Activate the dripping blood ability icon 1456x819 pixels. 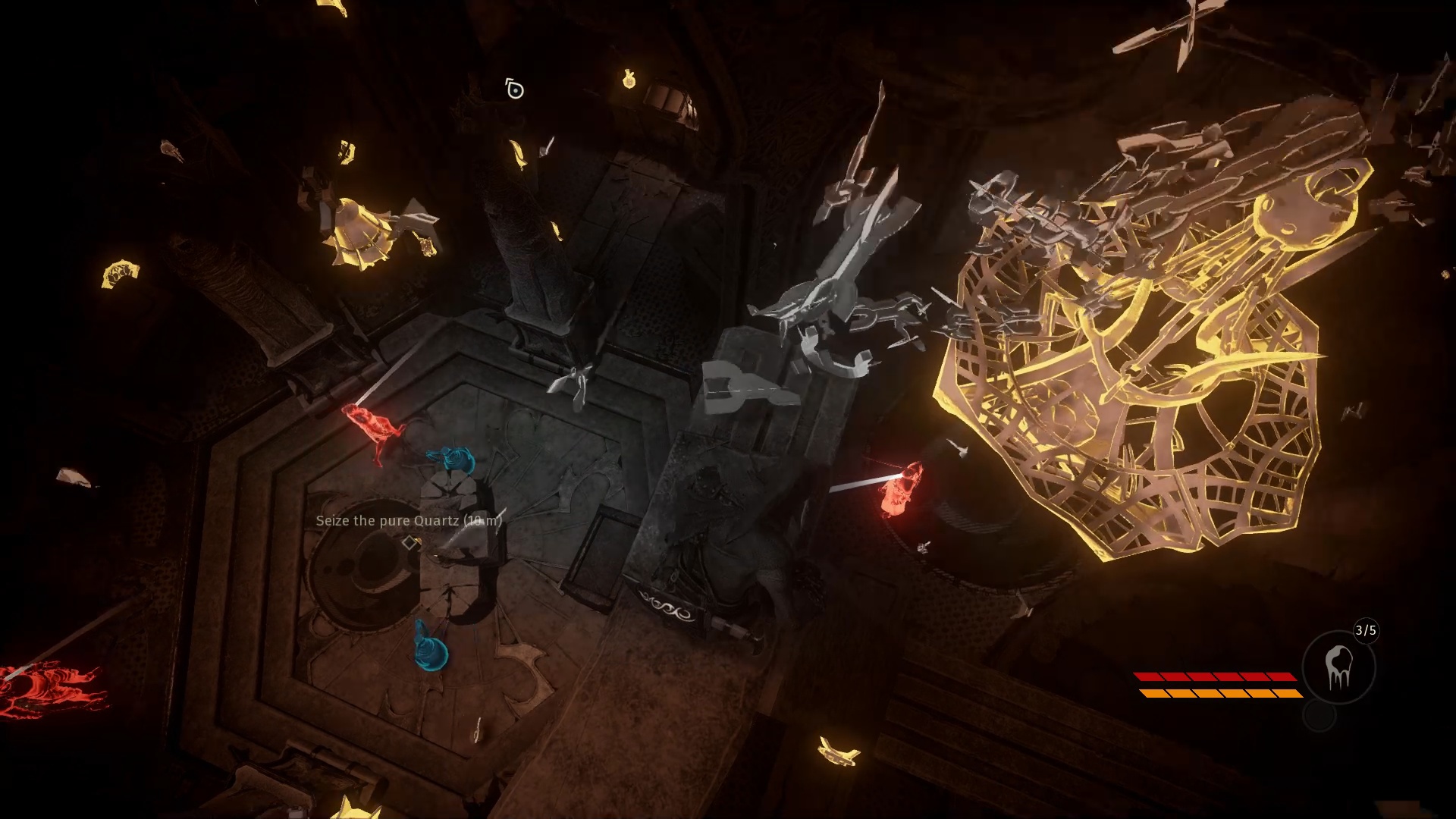(x=1338, y=668)
